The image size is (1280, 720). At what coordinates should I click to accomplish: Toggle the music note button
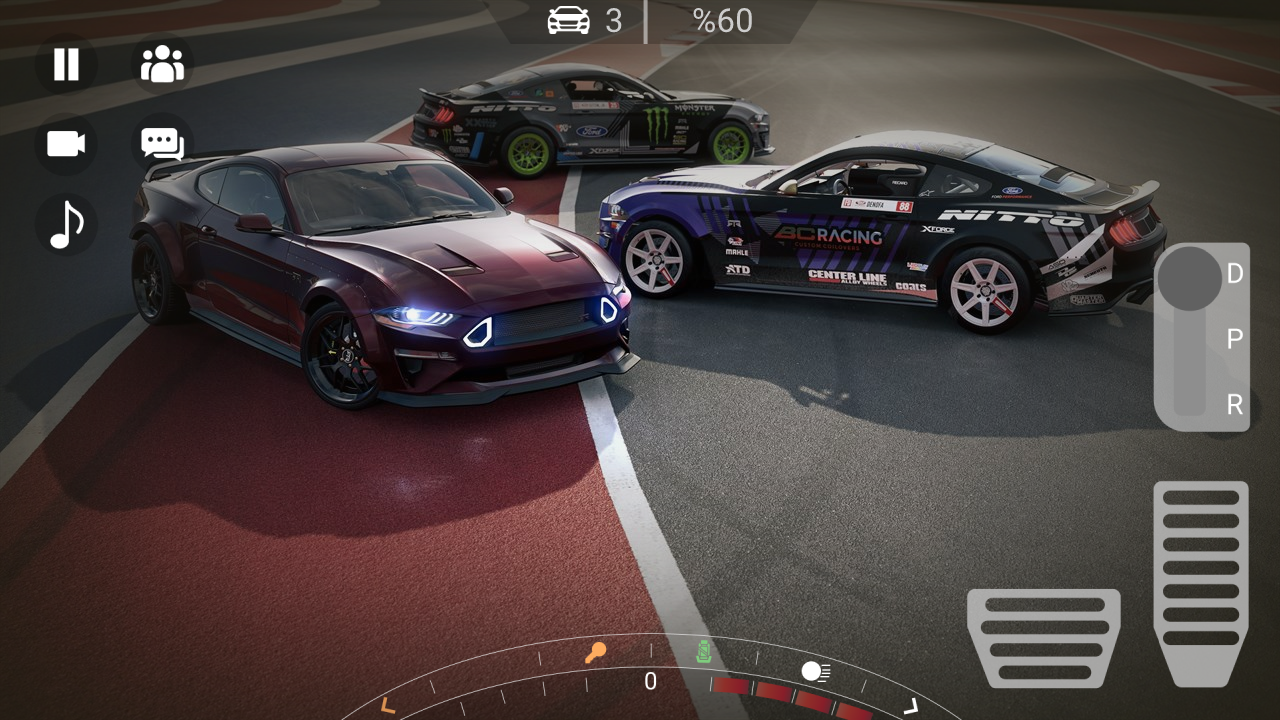[x=66, y=224]
